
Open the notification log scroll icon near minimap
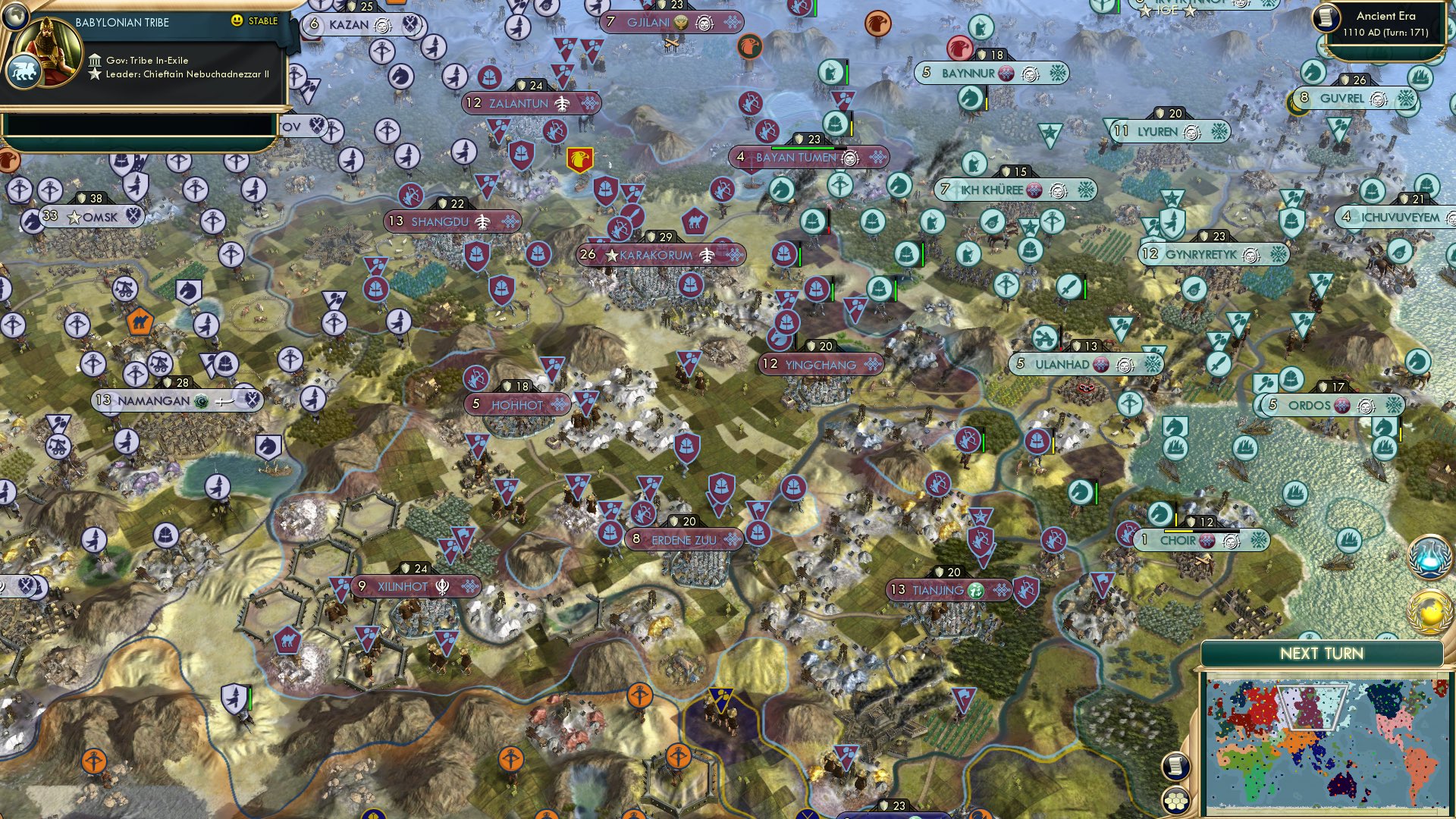click(x=1175, y=767)
